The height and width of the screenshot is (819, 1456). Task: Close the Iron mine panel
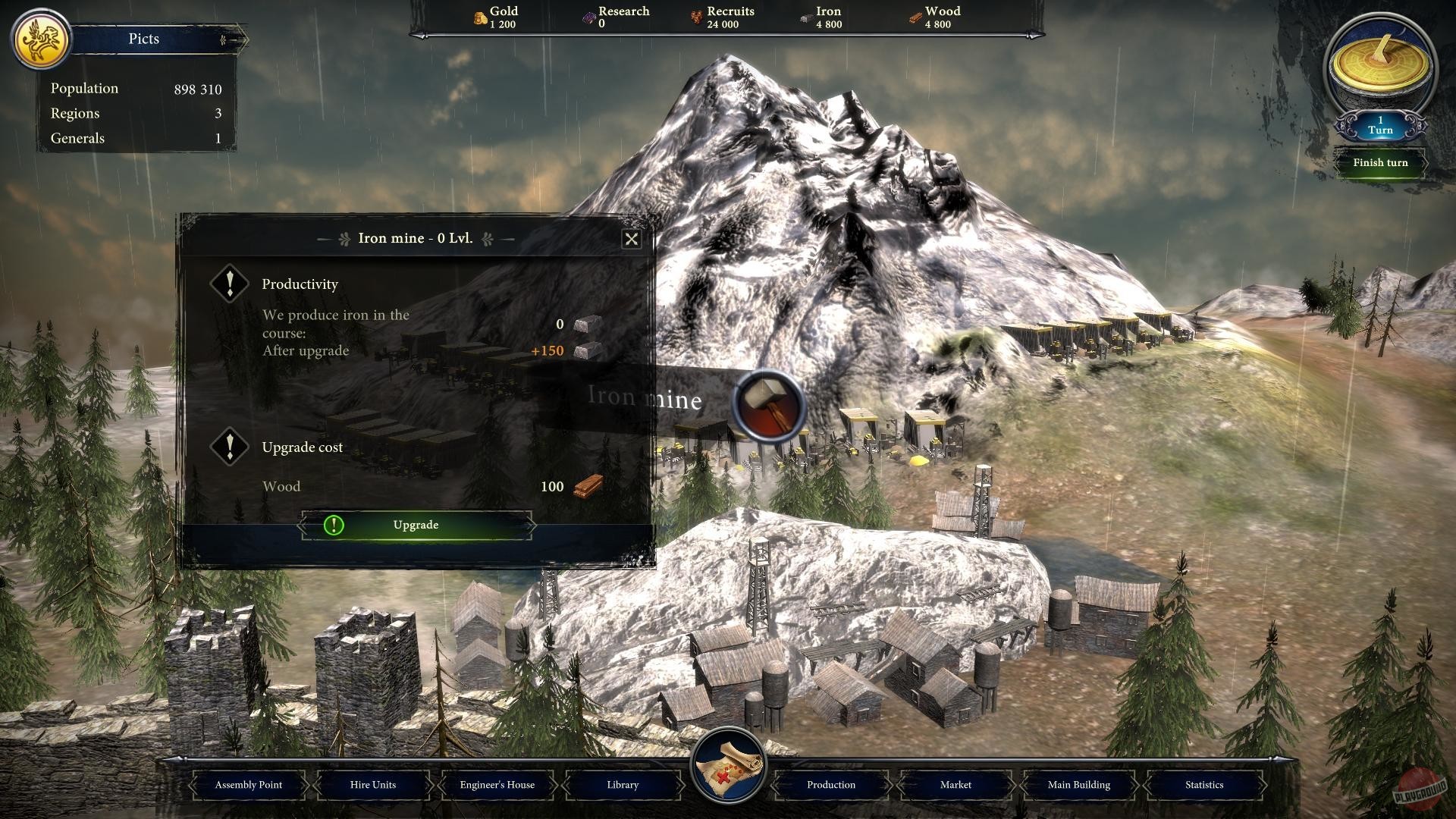(x=631, y=240)
